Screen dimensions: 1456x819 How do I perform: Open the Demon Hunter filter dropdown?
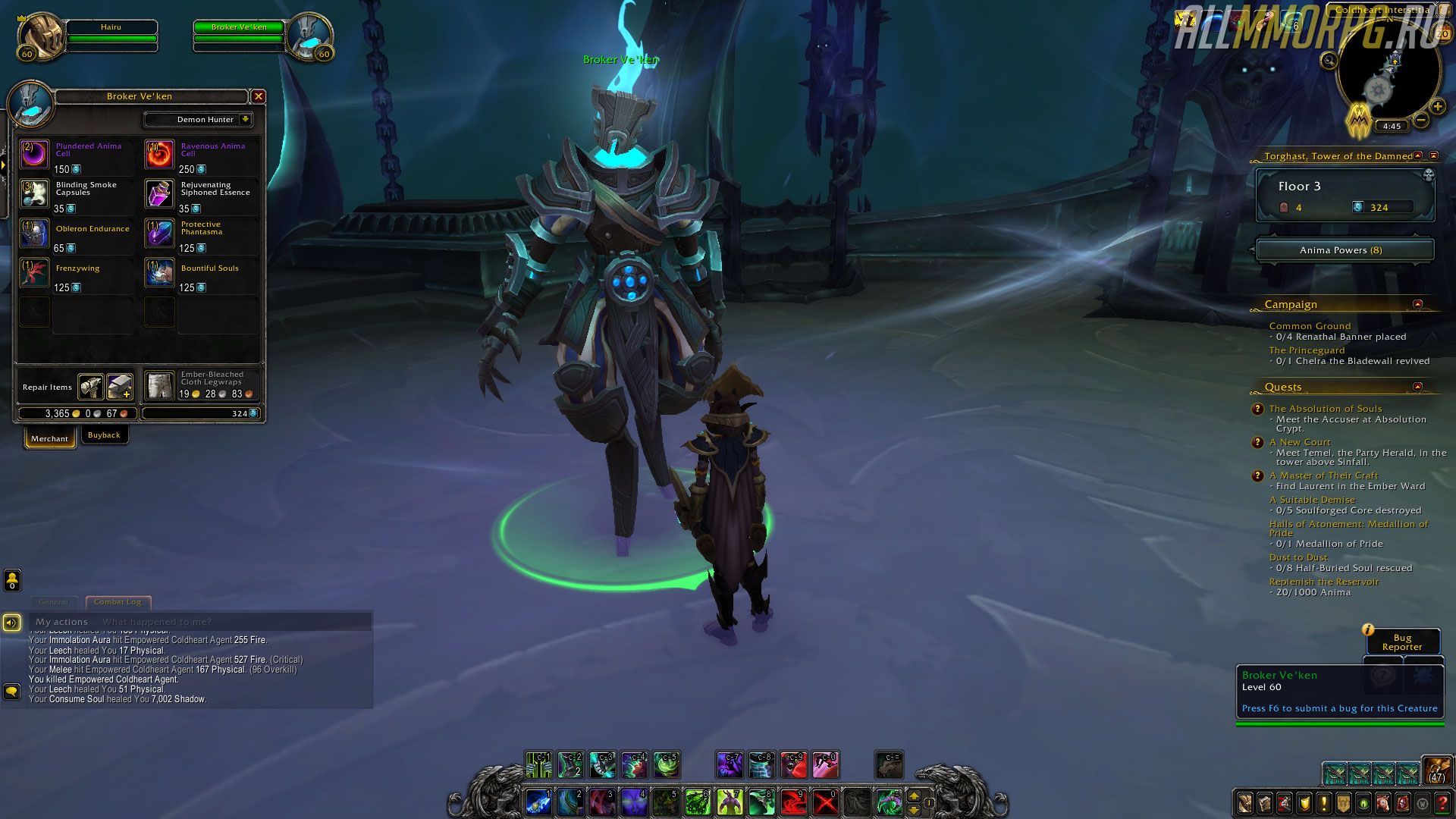pos(245,119)
